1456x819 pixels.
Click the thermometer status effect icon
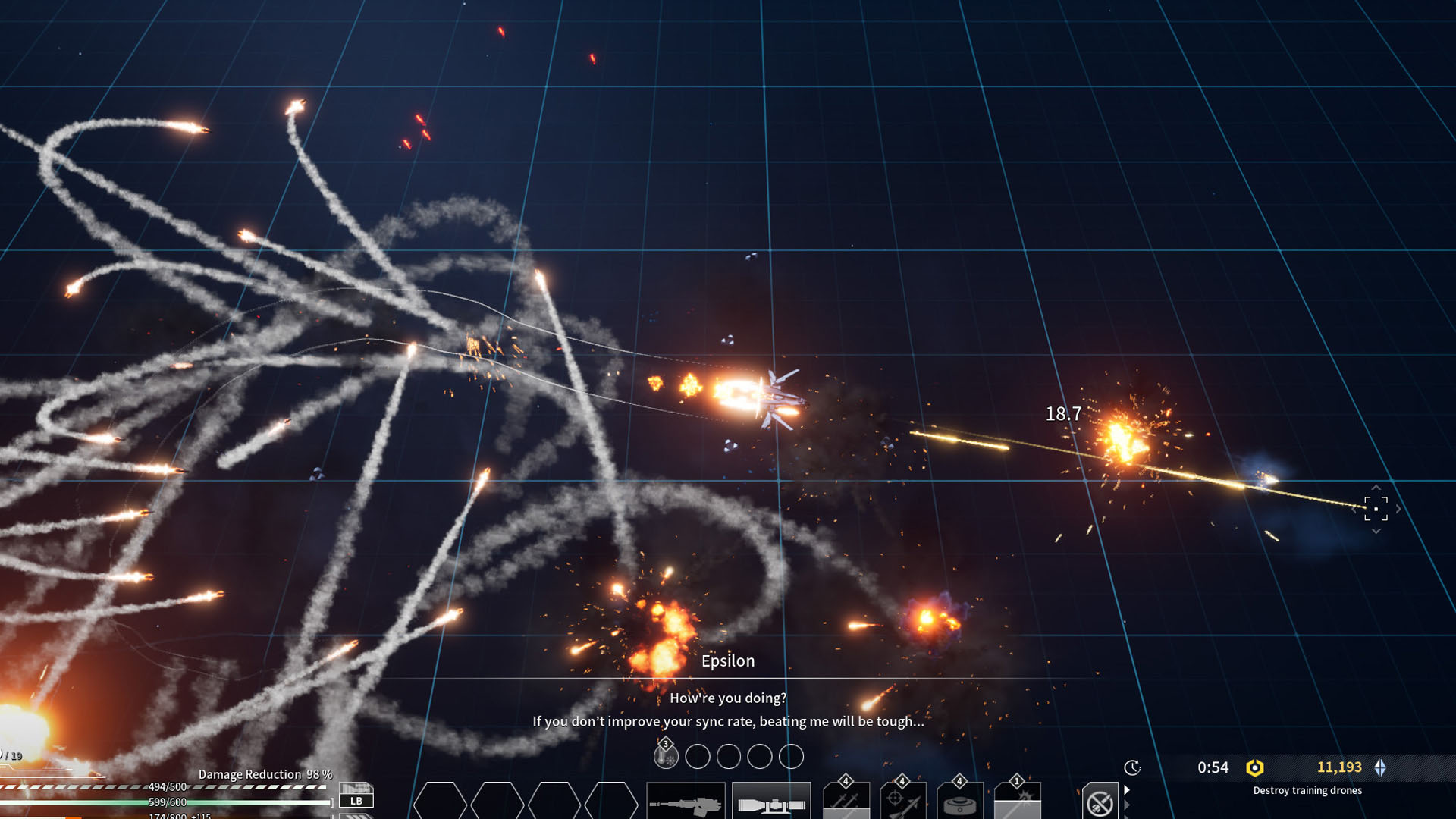tap(666, 755)
